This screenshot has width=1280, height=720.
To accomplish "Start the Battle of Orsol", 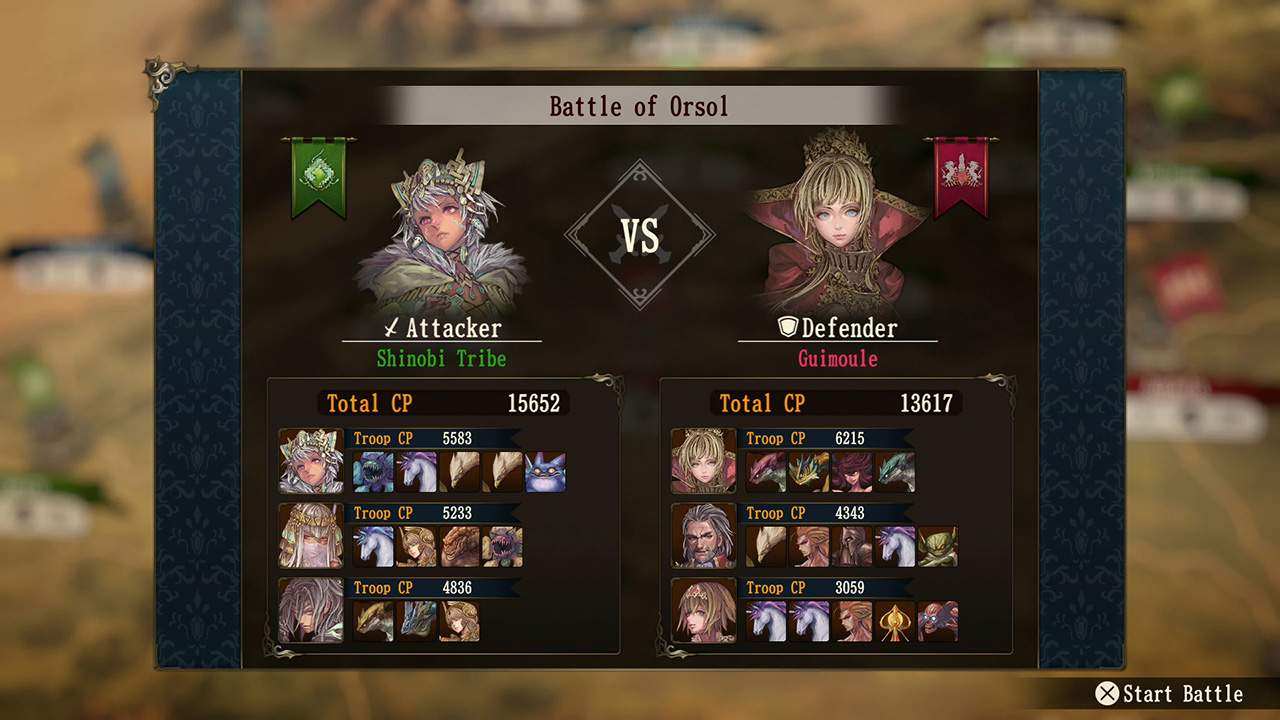I will coord(1172,694).
